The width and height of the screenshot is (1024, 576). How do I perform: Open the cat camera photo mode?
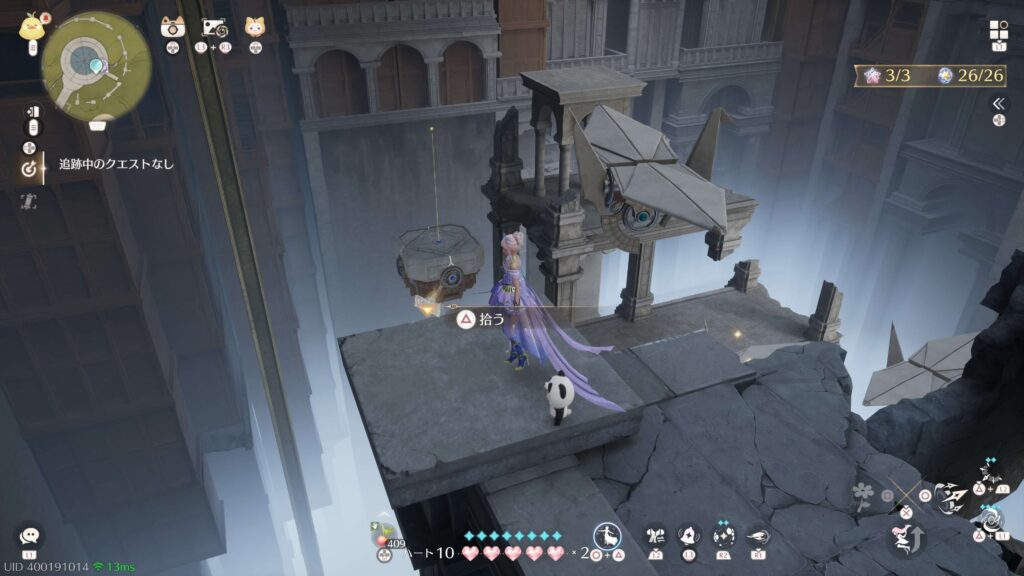[172, 28]
